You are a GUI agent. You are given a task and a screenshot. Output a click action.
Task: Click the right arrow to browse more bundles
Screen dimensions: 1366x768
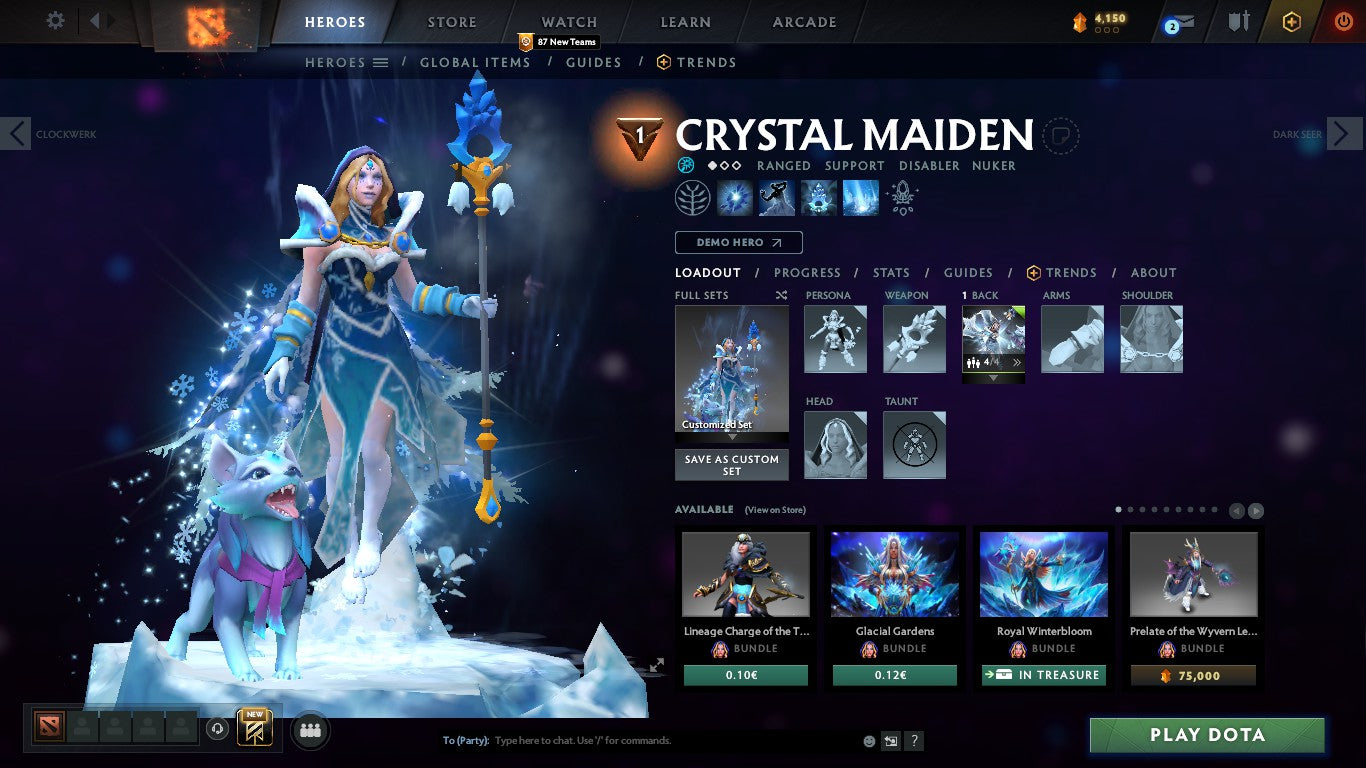pyautogui.click(x=1255, y=510)
